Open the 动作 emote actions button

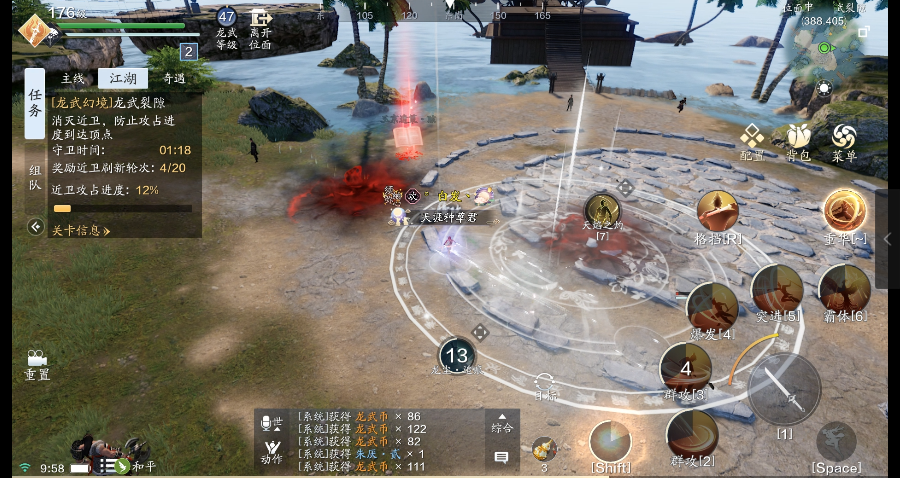point(271,450)
